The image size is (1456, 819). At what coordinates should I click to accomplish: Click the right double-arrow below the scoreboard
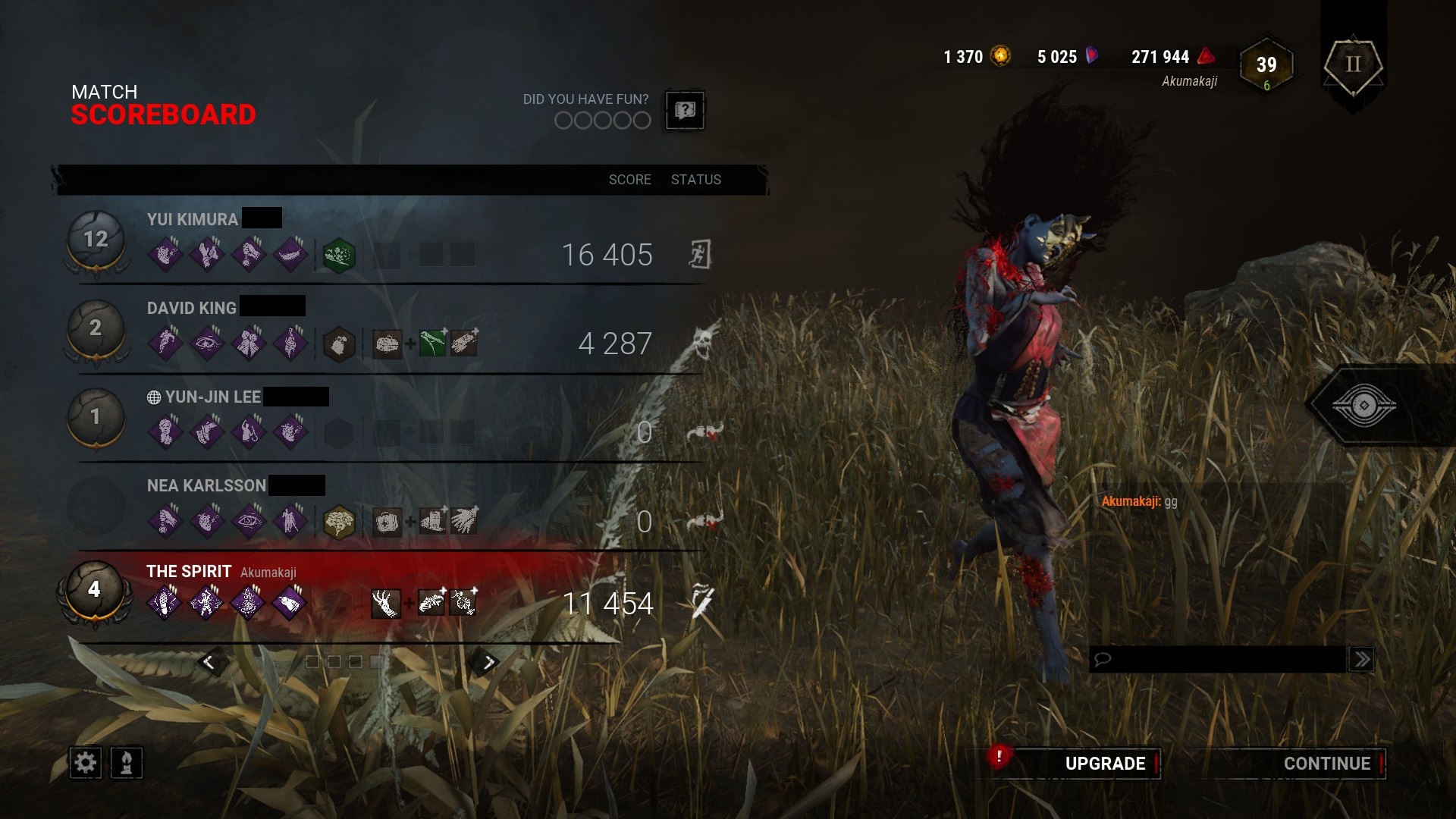488,661
